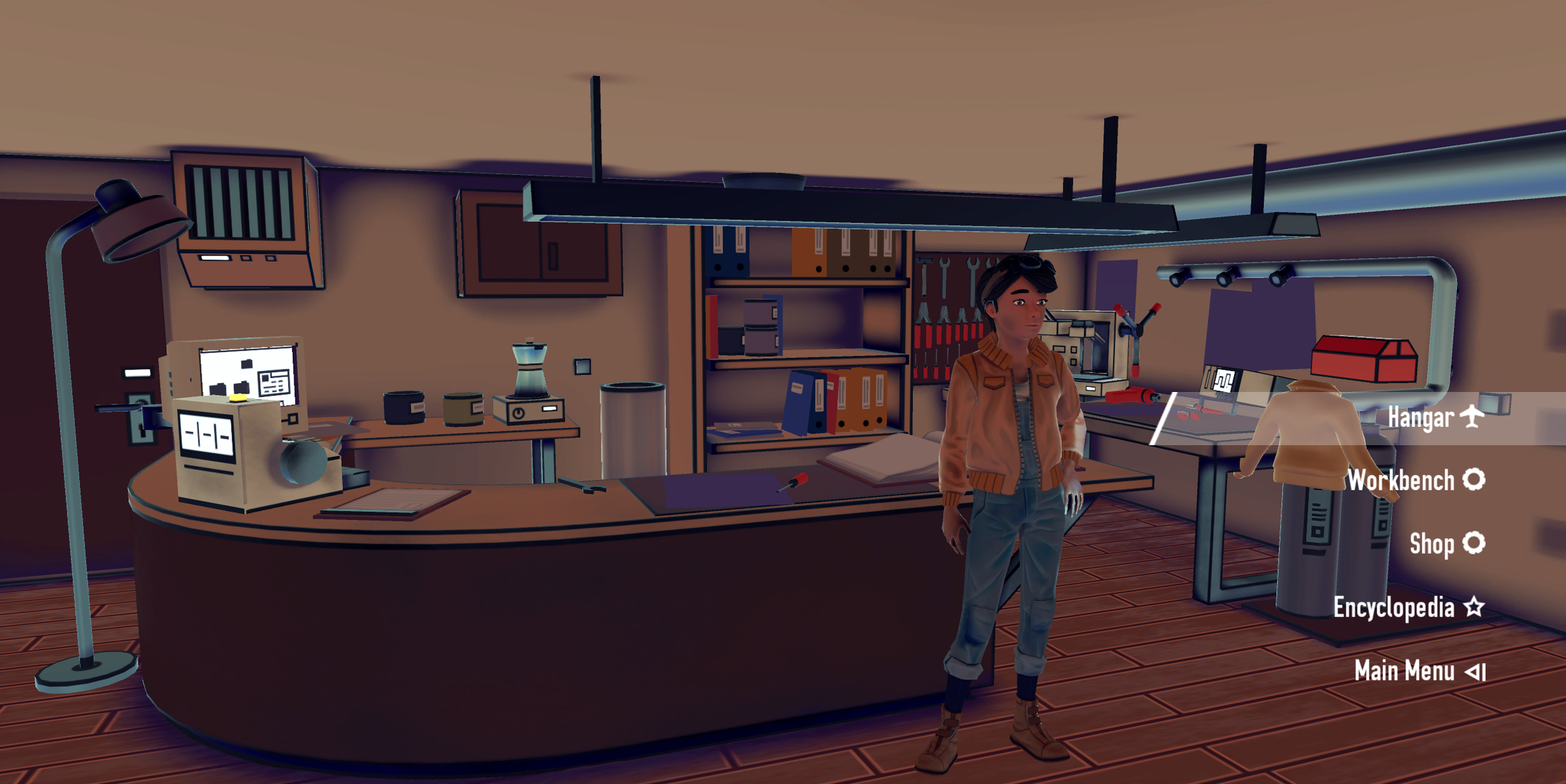Return to Main Menu
Screen dimensions: 1566x784
[x=1419, y=671]
